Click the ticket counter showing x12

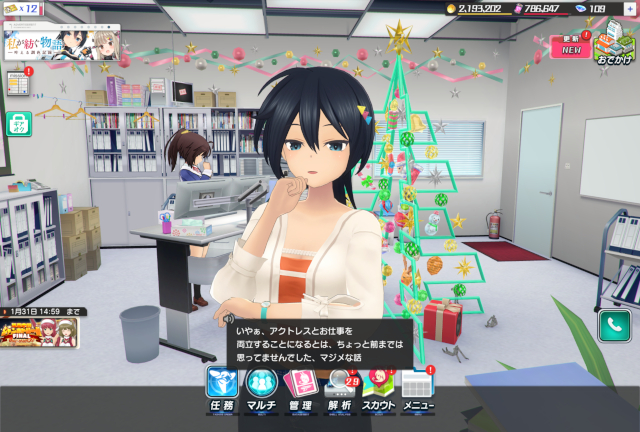20,8
